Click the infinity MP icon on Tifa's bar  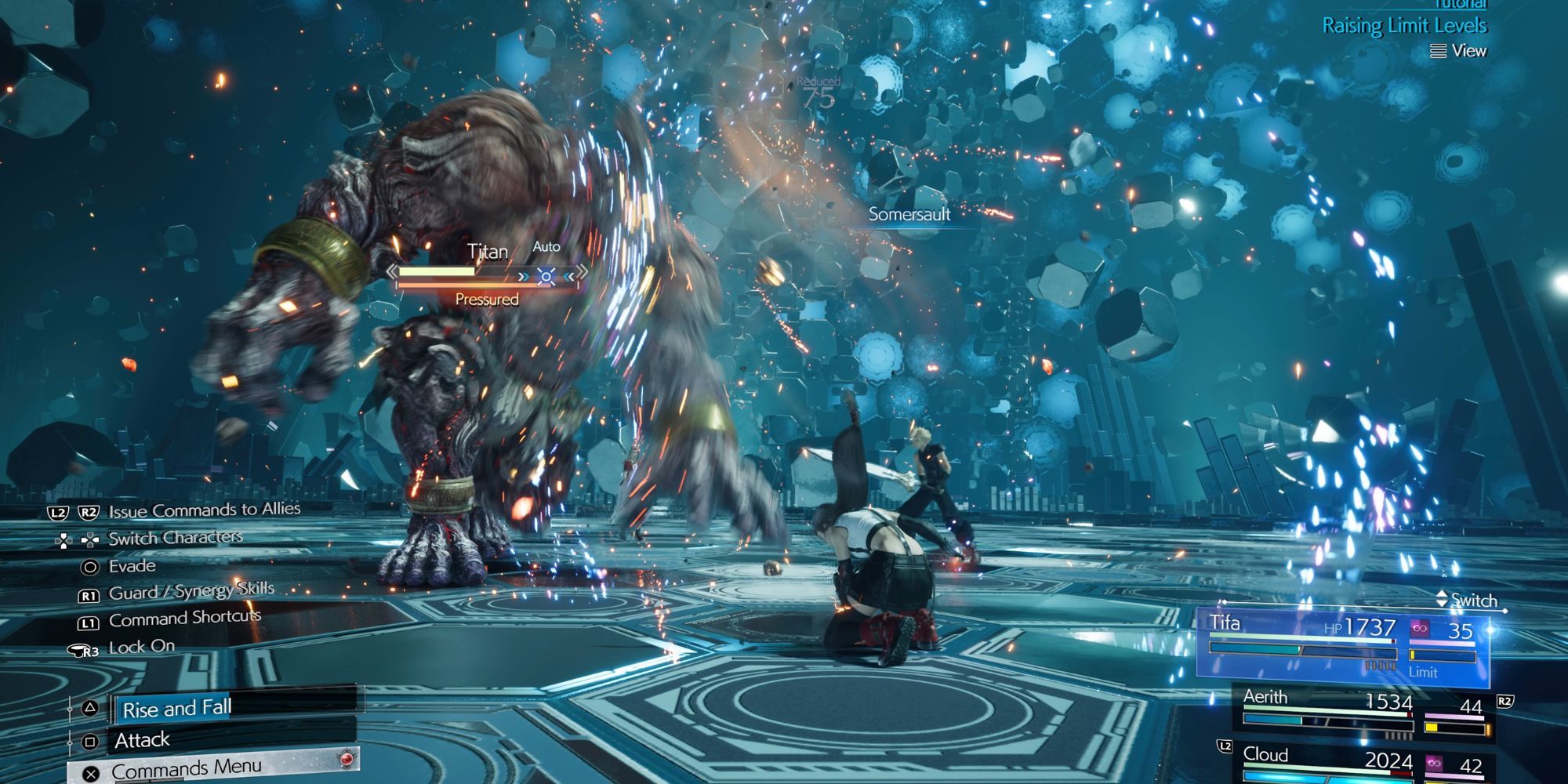pos(1419,630)
